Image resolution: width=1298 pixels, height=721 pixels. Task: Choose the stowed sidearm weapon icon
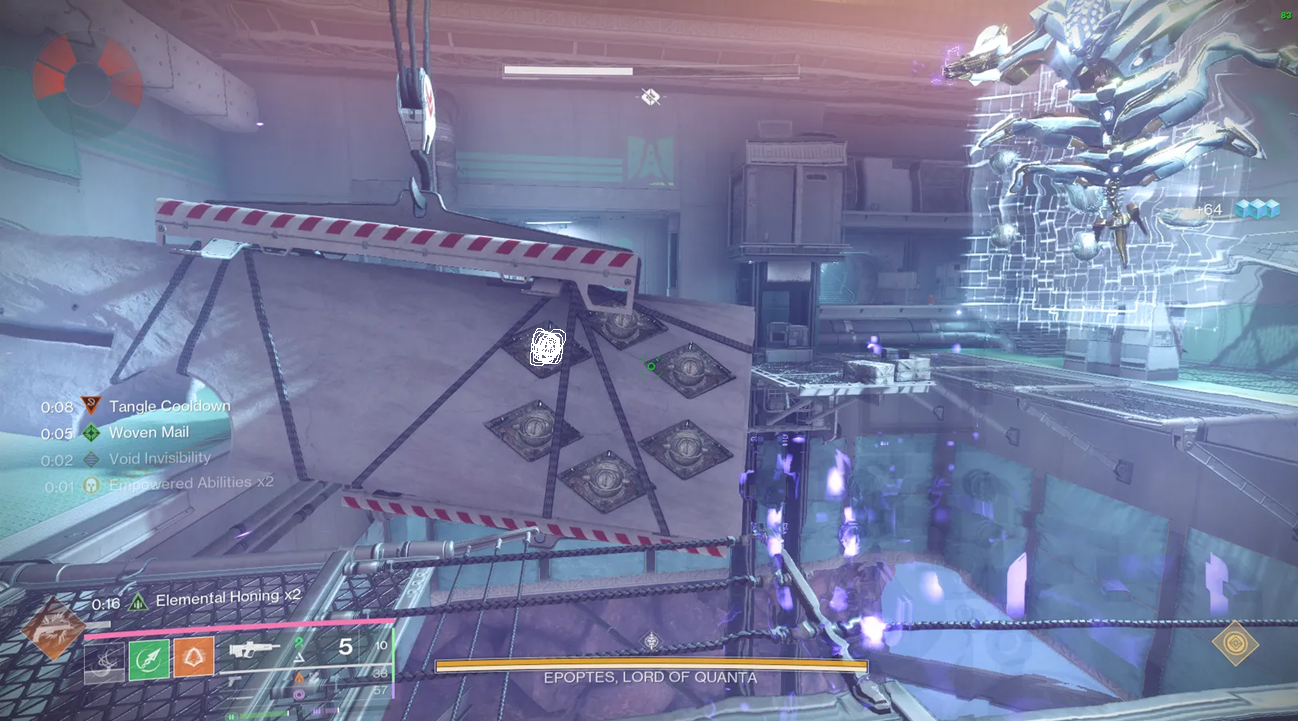click(x=236, y=681)
